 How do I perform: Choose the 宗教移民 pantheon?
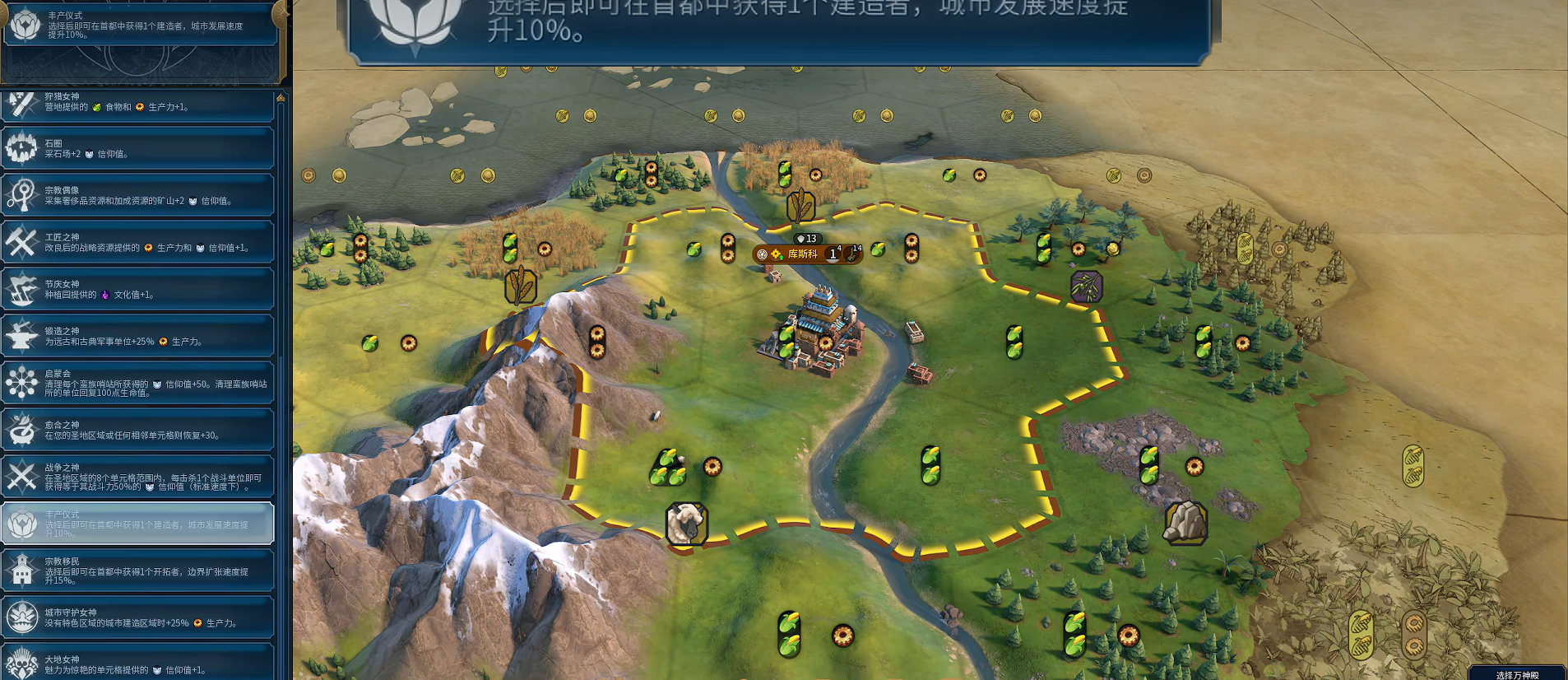click(138, 571)
